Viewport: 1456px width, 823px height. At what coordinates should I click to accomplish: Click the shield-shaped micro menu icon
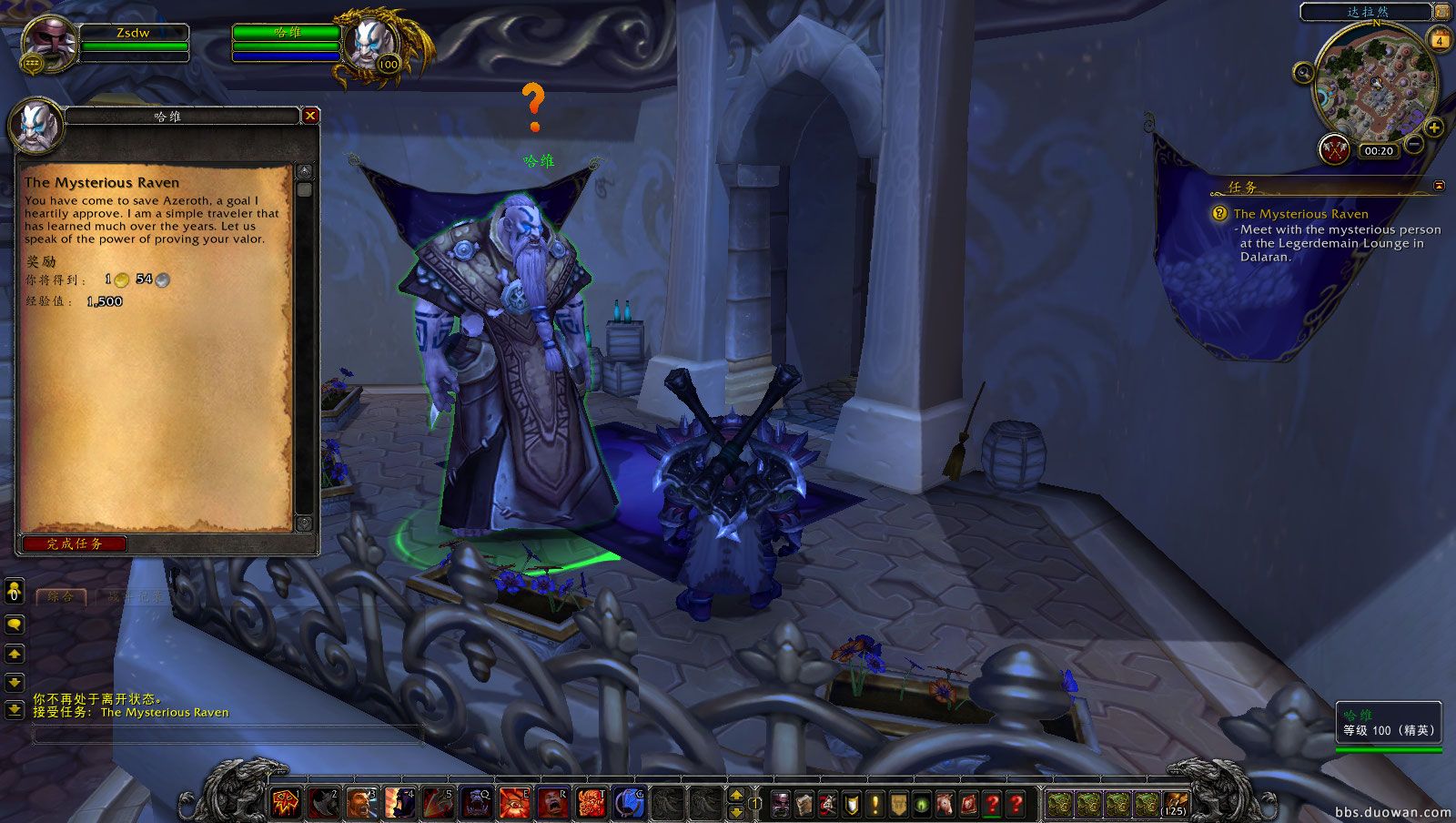pos(852,803)
